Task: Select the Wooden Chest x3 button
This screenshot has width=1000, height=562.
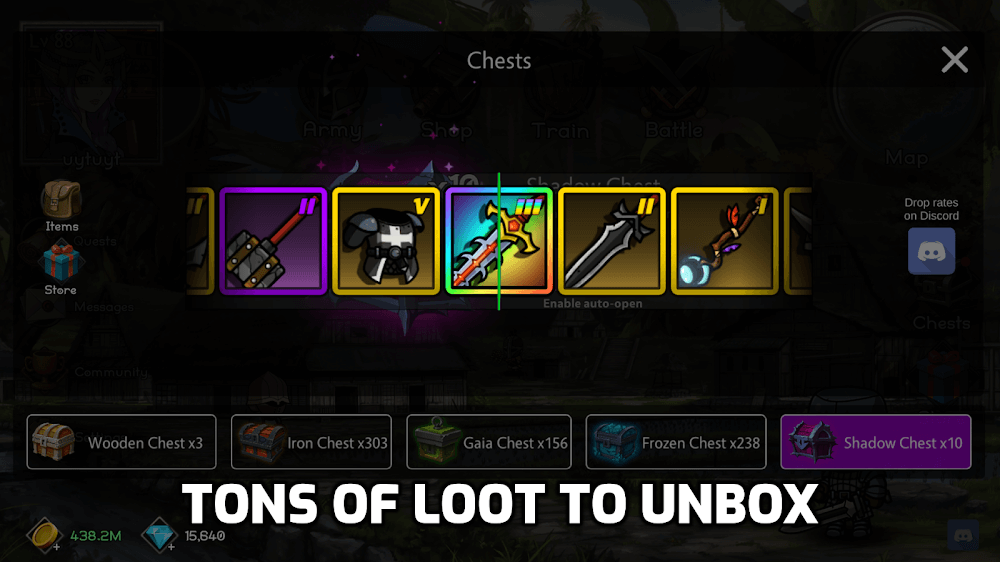Action: (x=121, y=442)
